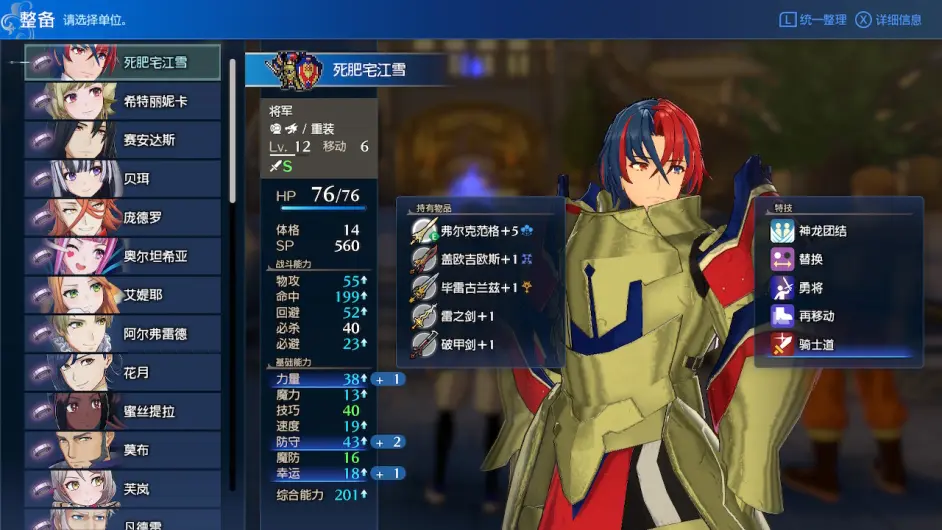This screenshot has height=530, width=942.
Task: Select the 弗尔克范格+5 weapon
Action: click(480, 231)
